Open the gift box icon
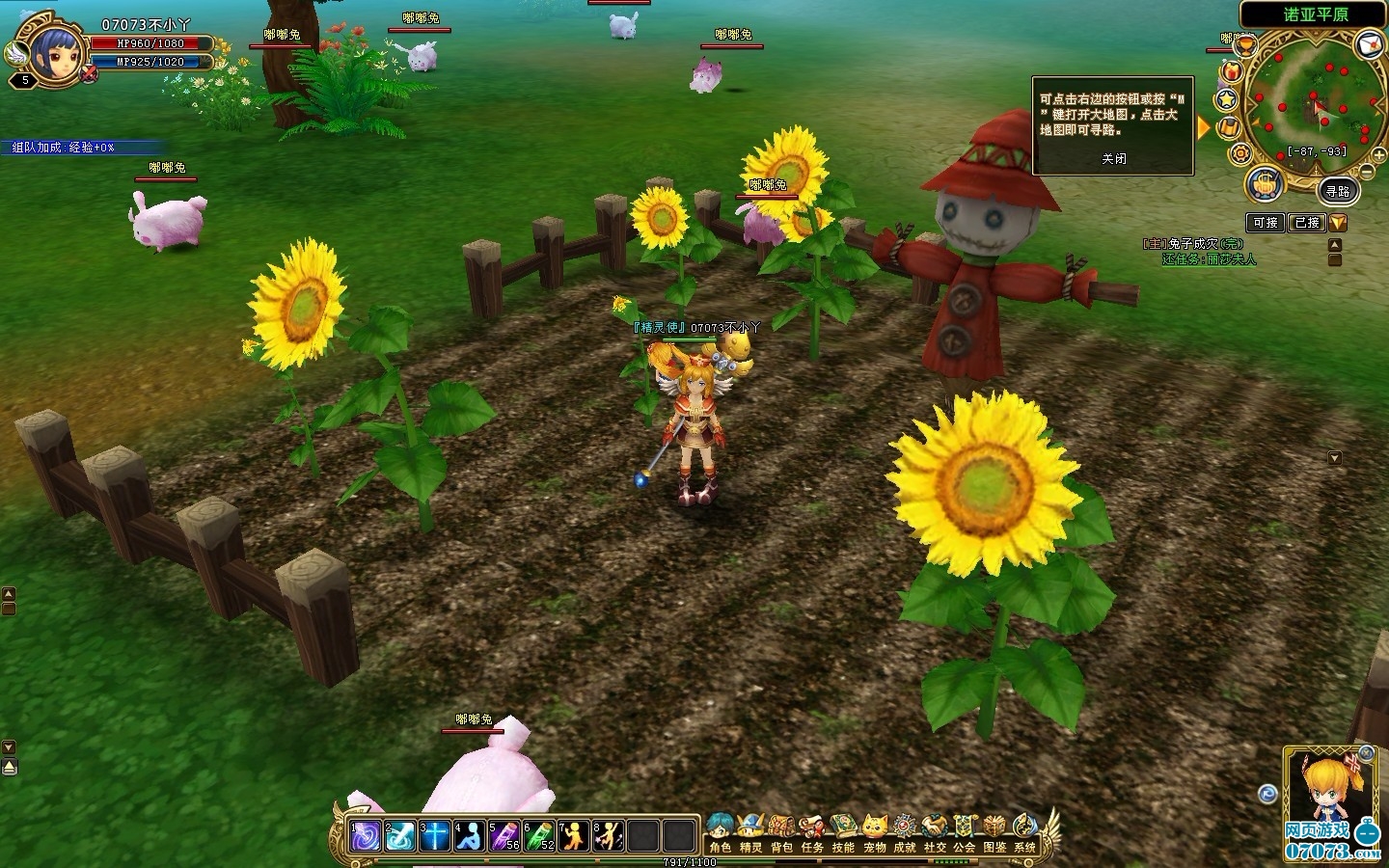This screenshot has width=1389, height=868. (1232, 71)
